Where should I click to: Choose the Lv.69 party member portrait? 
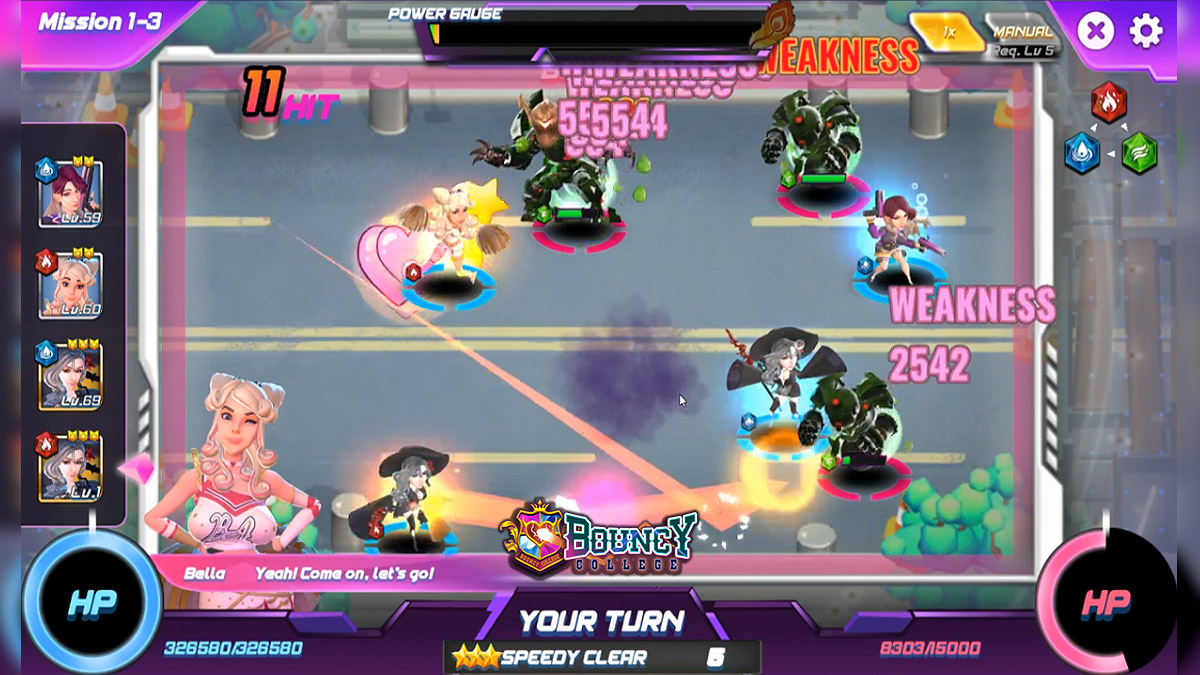point(70,375)
